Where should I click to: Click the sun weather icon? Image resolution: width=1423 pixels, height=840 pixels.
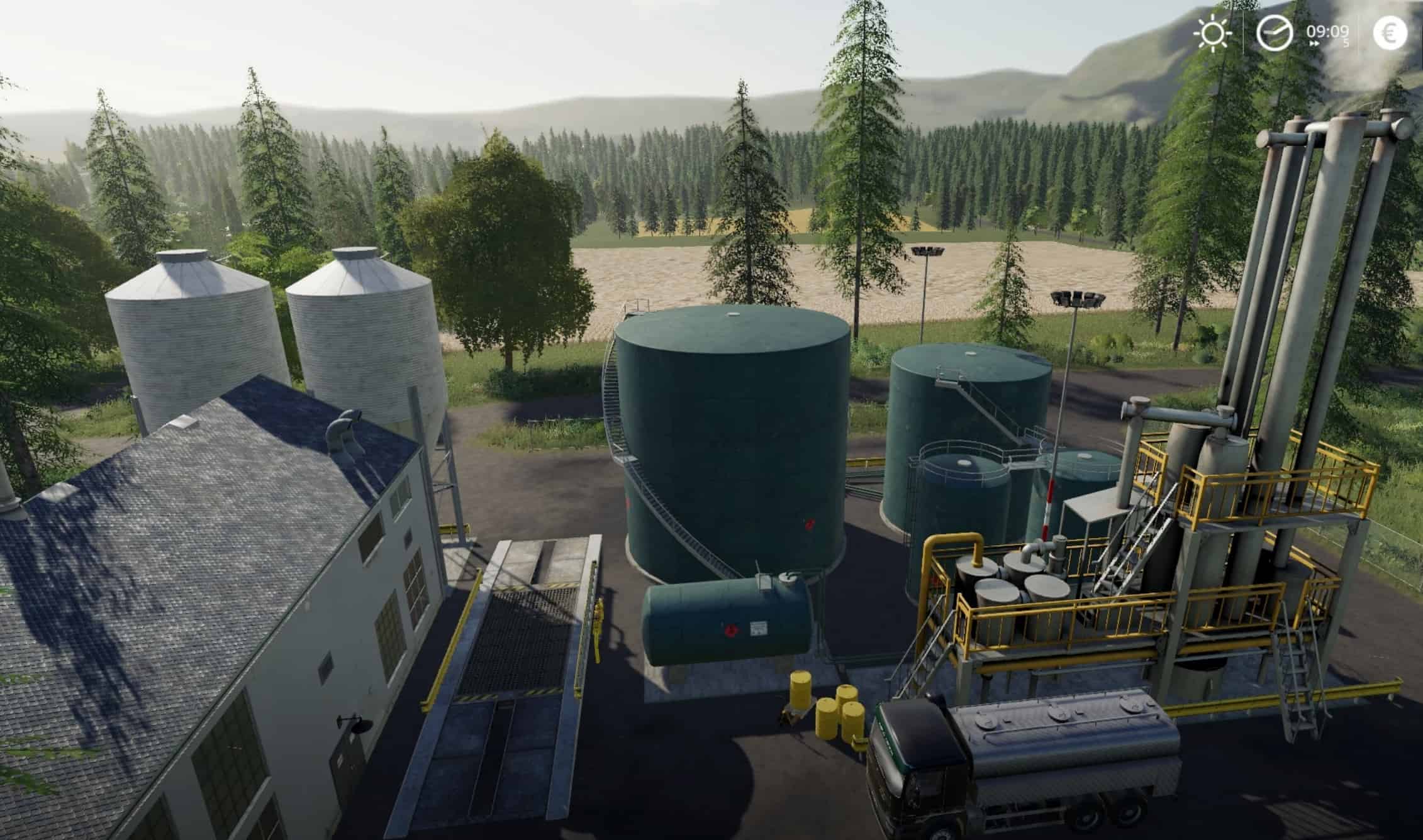(1212, 33)
